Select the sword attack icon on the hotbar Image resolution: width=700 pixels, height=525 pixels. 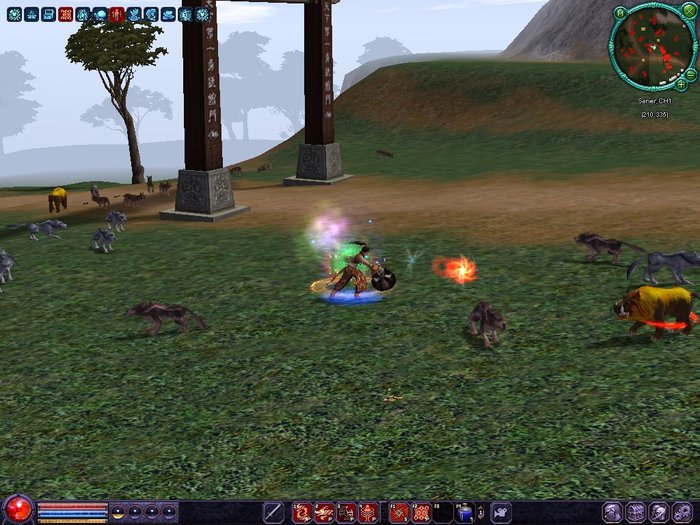(x=273, y=512)
